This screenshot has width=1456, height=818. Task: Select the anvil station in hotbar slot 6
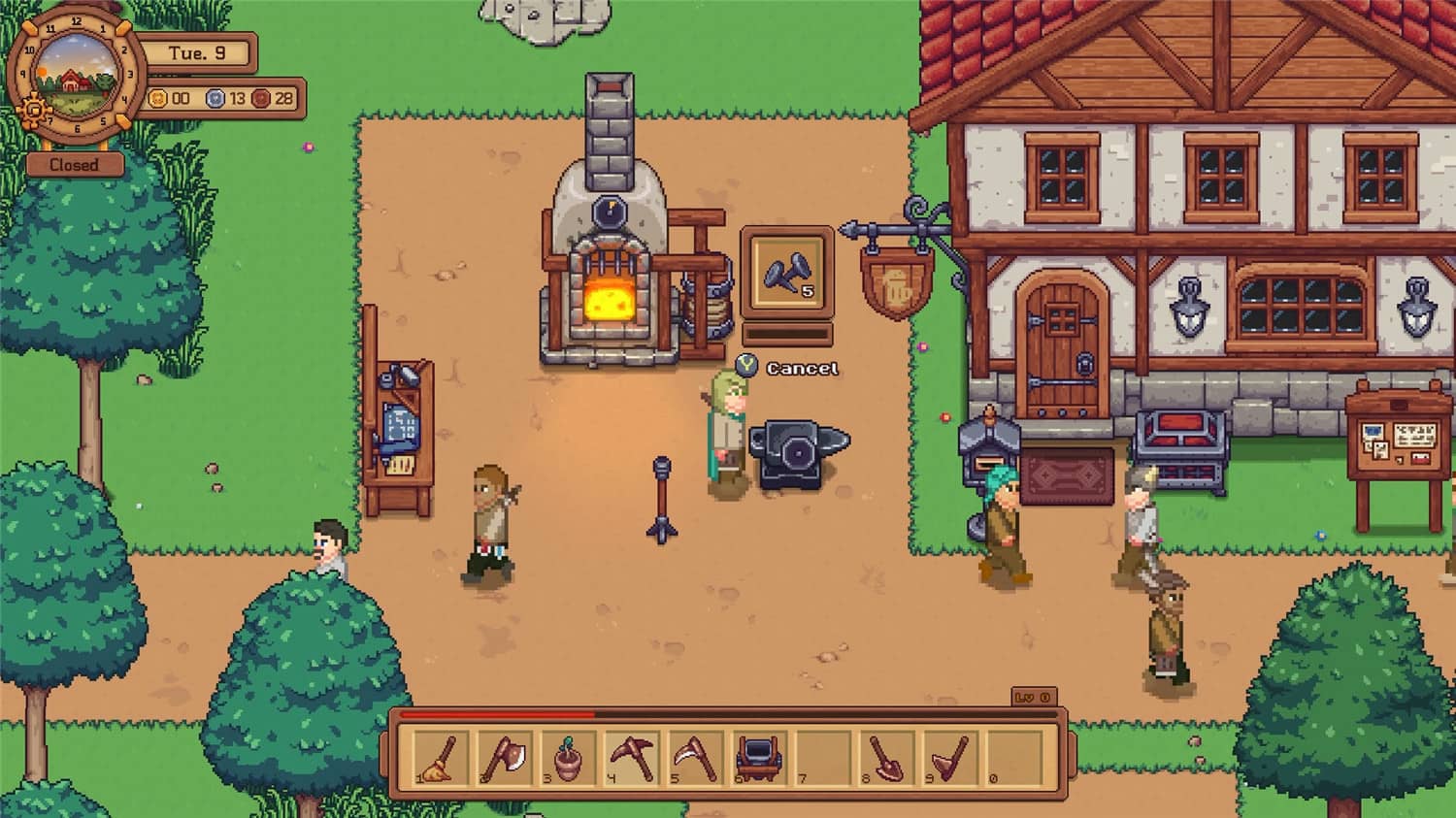click(x=758, y=762)
